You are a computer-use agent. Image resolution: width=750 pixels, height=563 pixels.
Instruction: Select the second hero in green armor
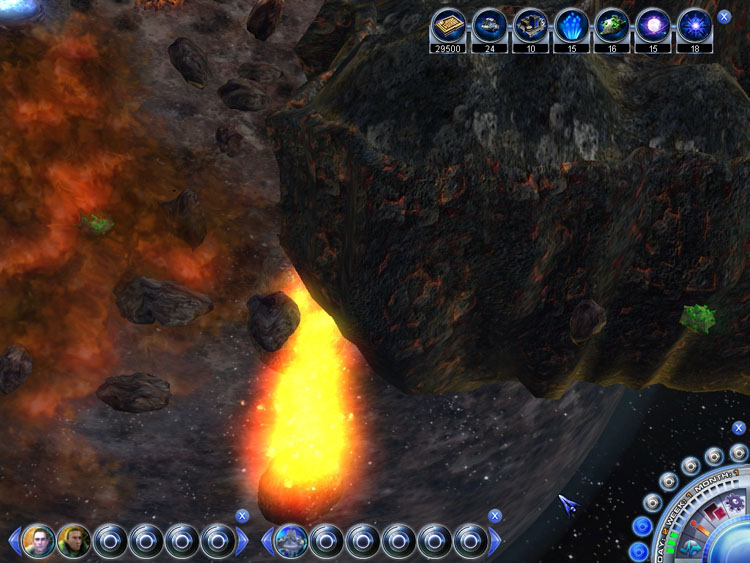pos(74,541)
